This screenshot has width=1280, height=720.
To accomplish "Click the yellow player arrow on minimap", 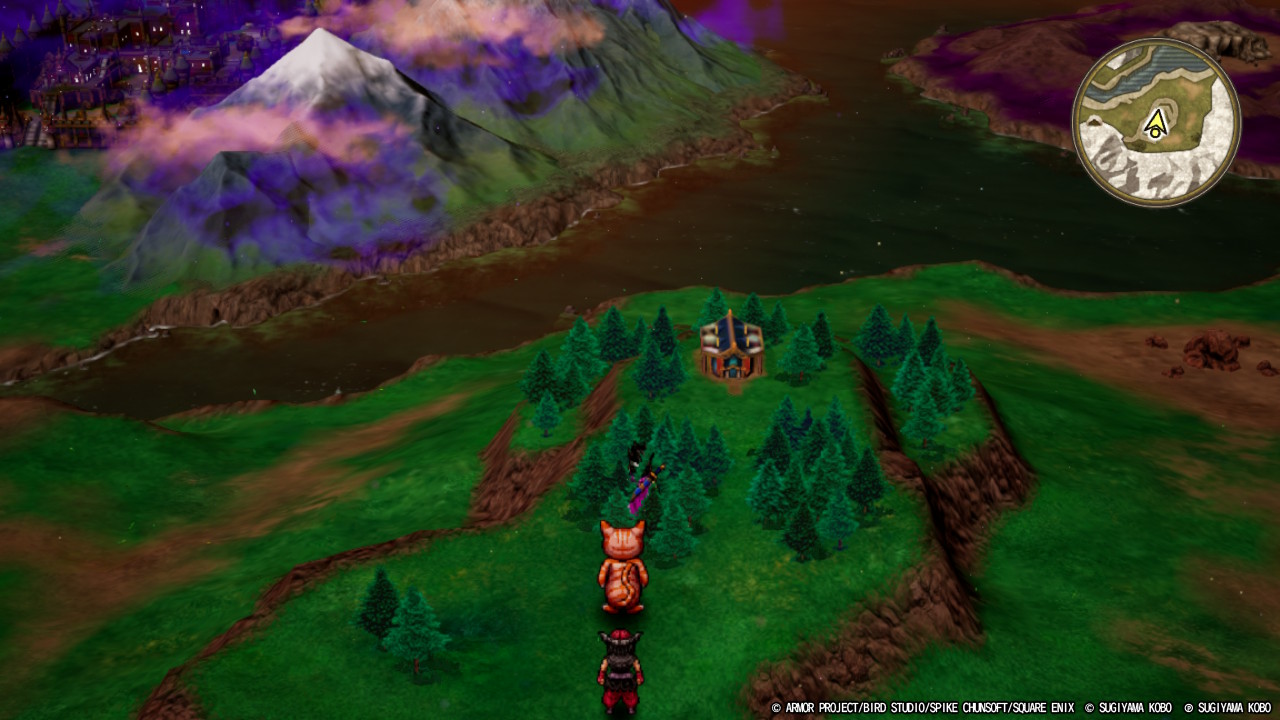I will (1156, 124).
